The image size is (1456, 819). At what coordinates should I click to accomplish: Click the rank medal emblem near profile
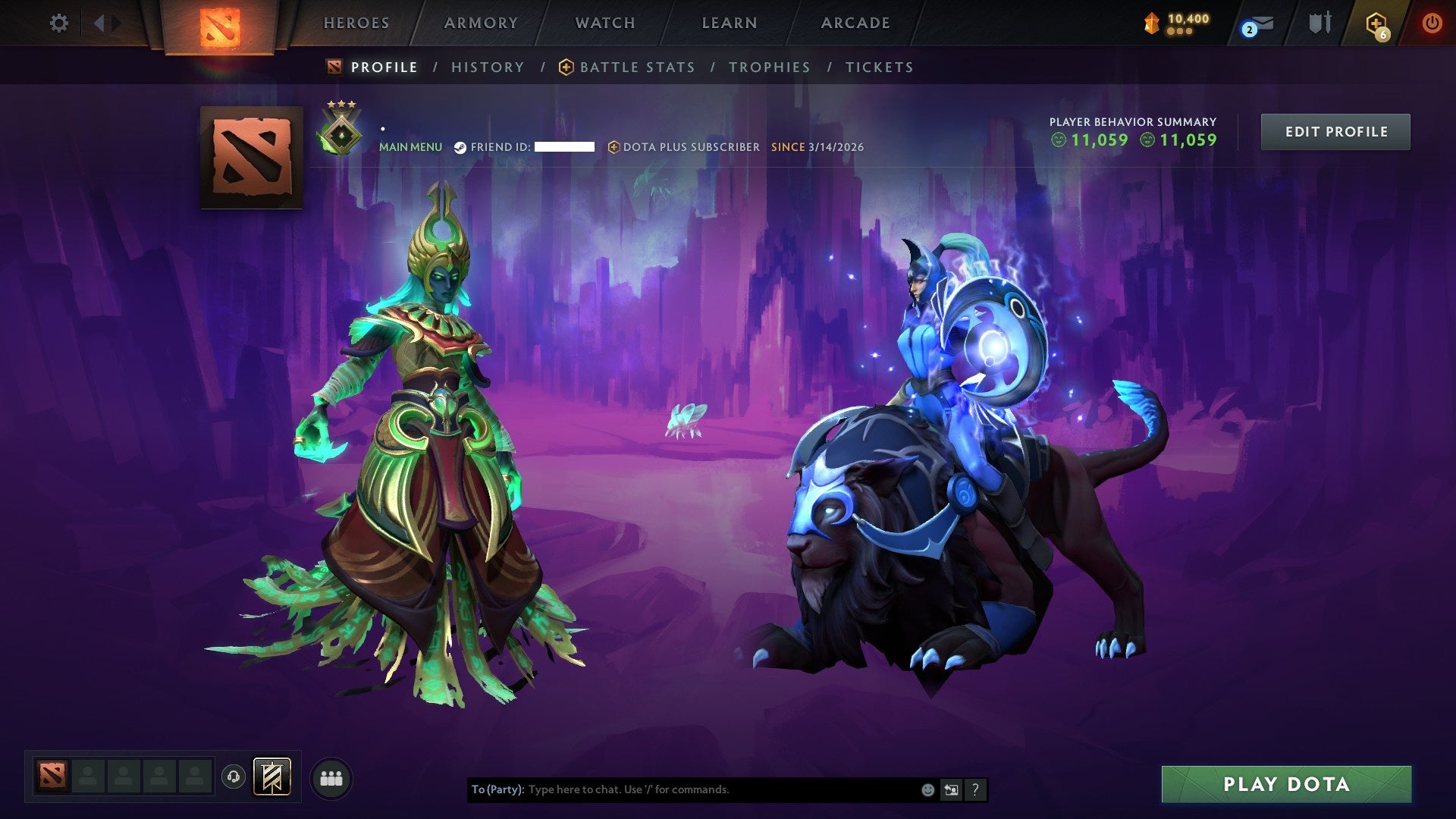[341, 130]
